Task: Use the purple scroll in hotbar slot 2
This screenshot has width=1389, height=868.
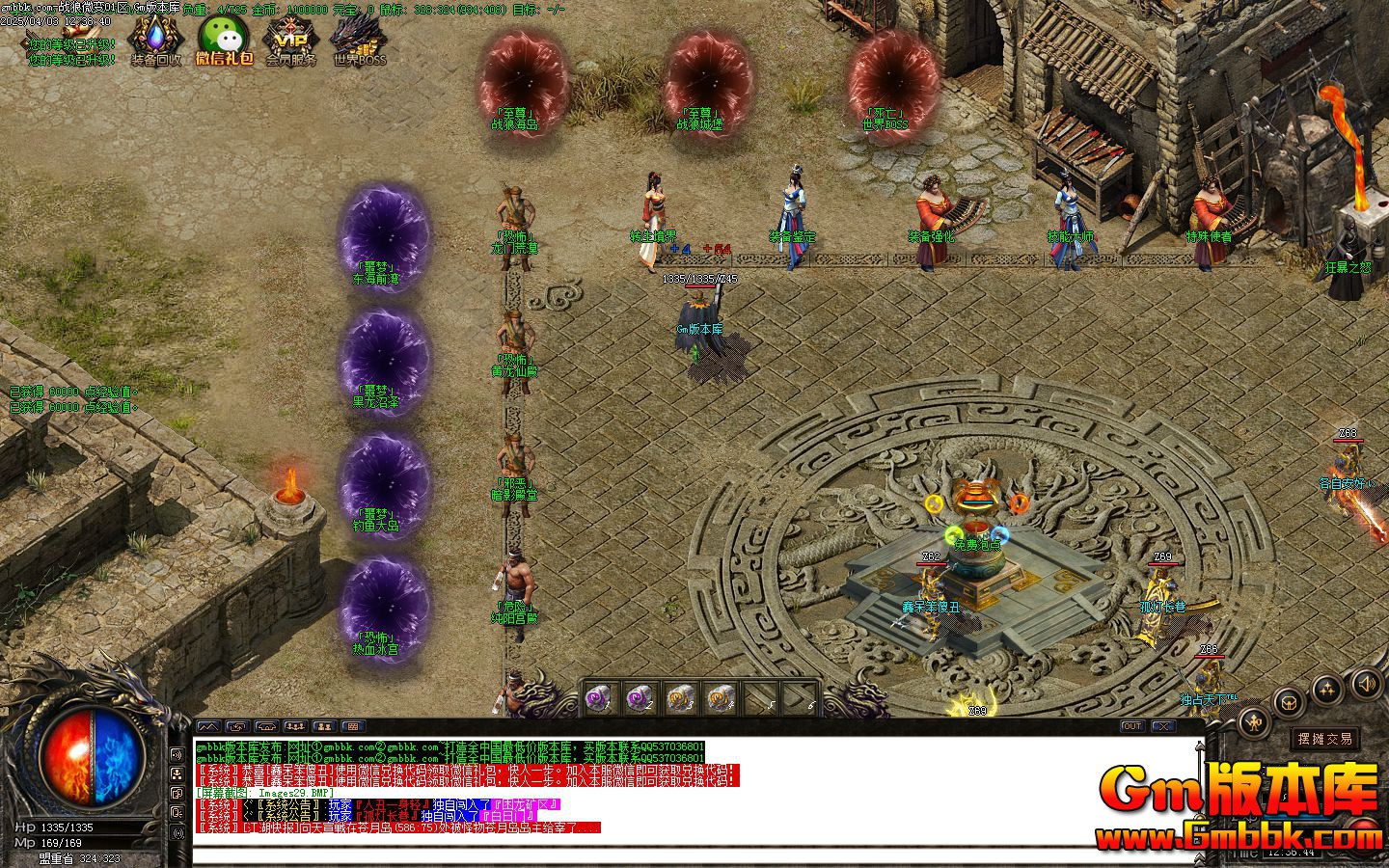Action: click(638, 699)
